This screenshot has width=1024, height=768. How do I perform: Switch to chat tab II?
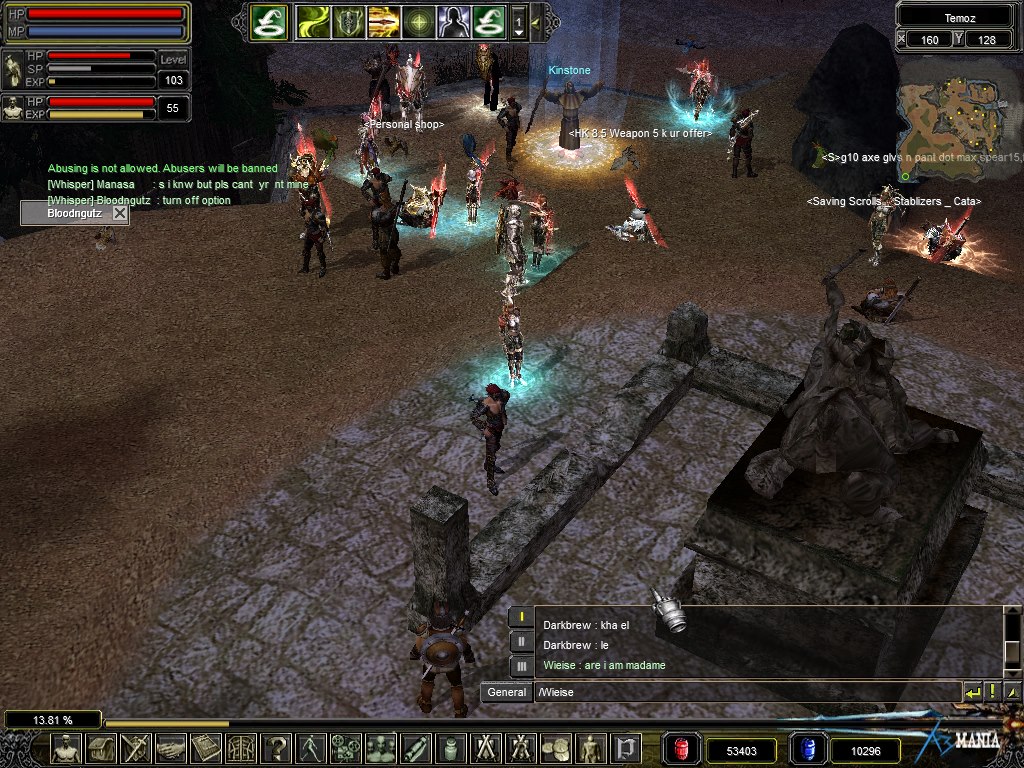520,641
